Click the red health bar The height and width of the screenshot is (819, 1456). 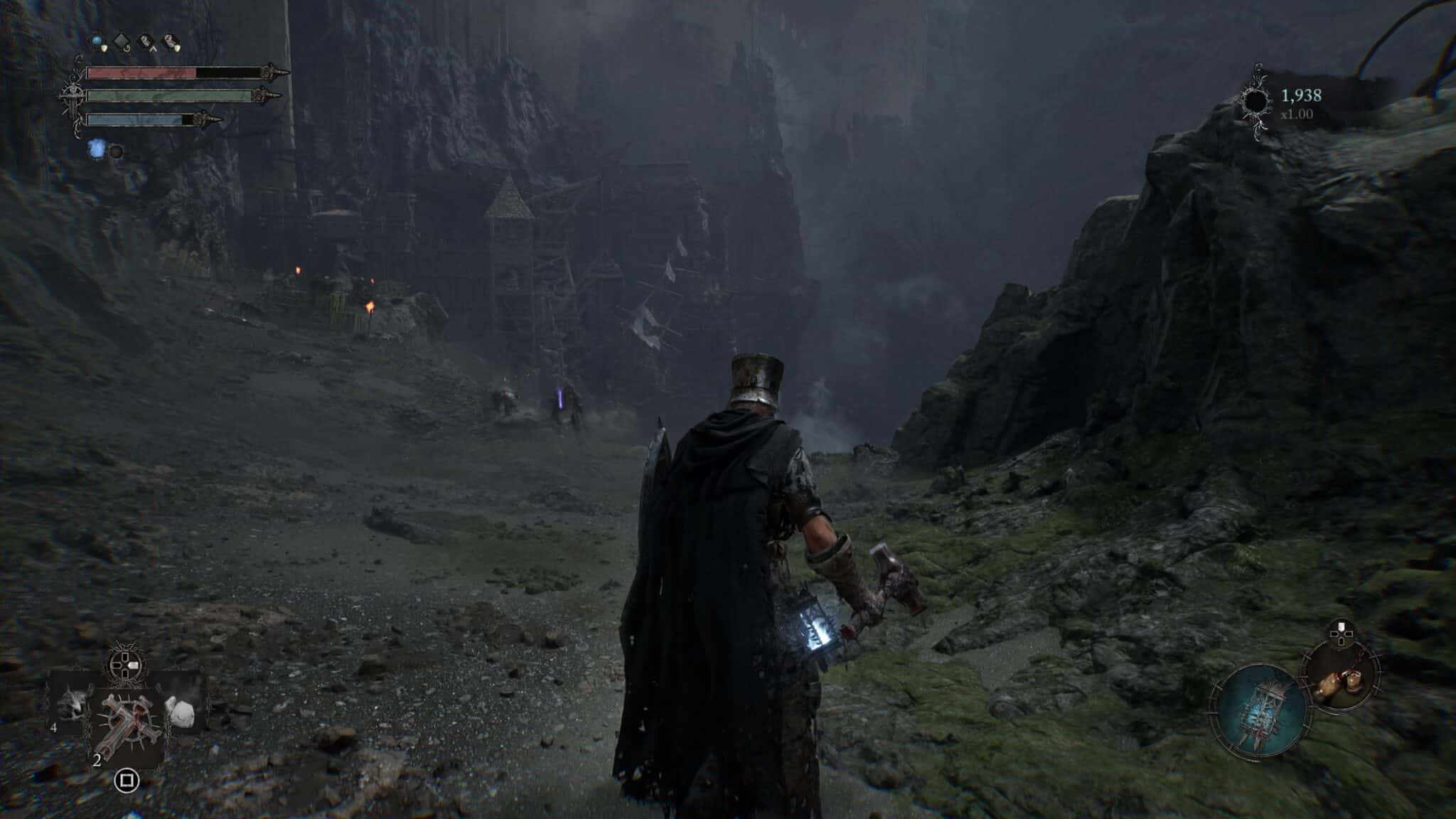tap(142, 73)
